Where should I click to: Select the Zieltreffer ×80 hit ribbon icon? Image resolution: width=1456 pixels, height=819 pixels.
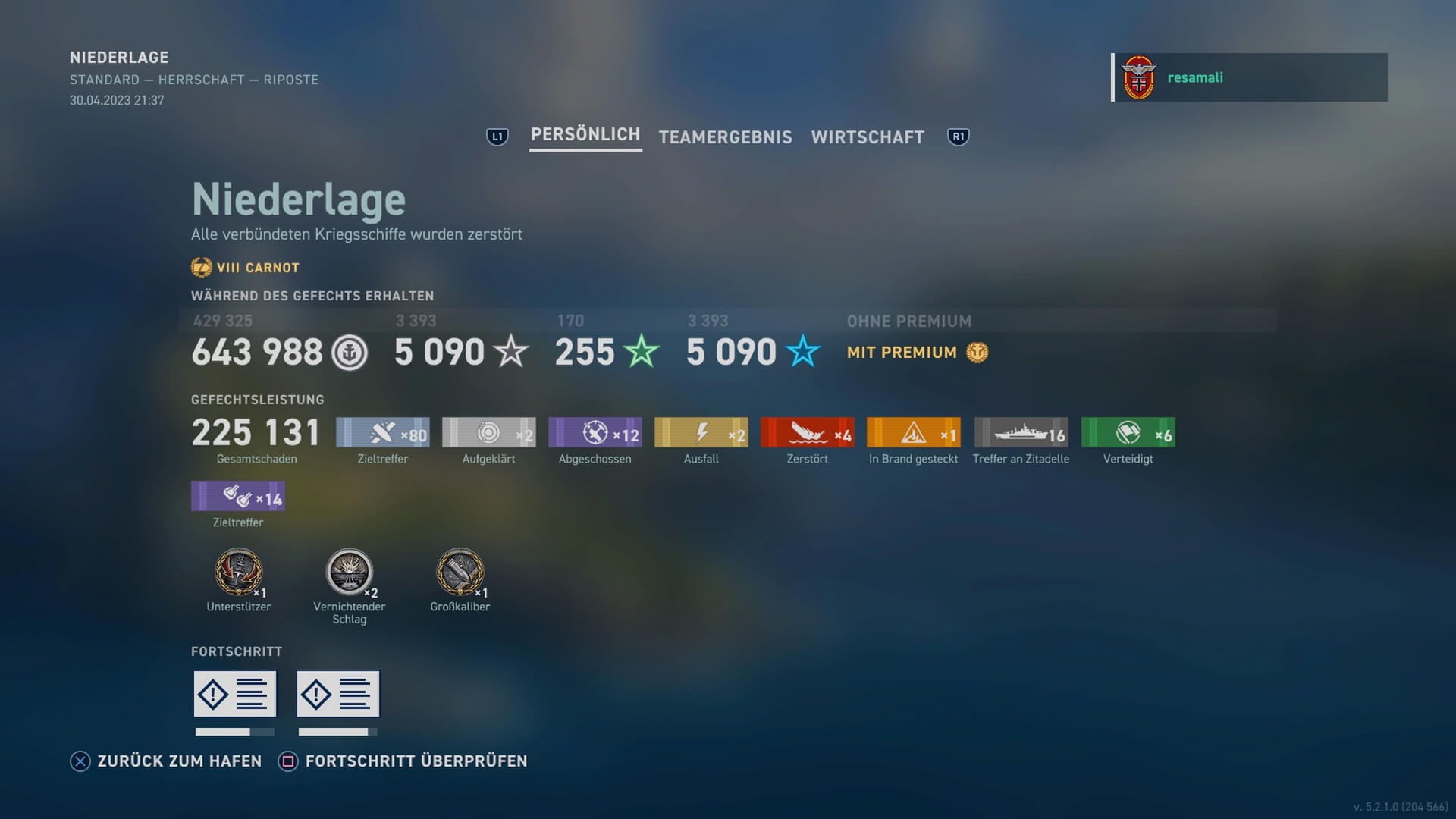(x=382, y=432)
